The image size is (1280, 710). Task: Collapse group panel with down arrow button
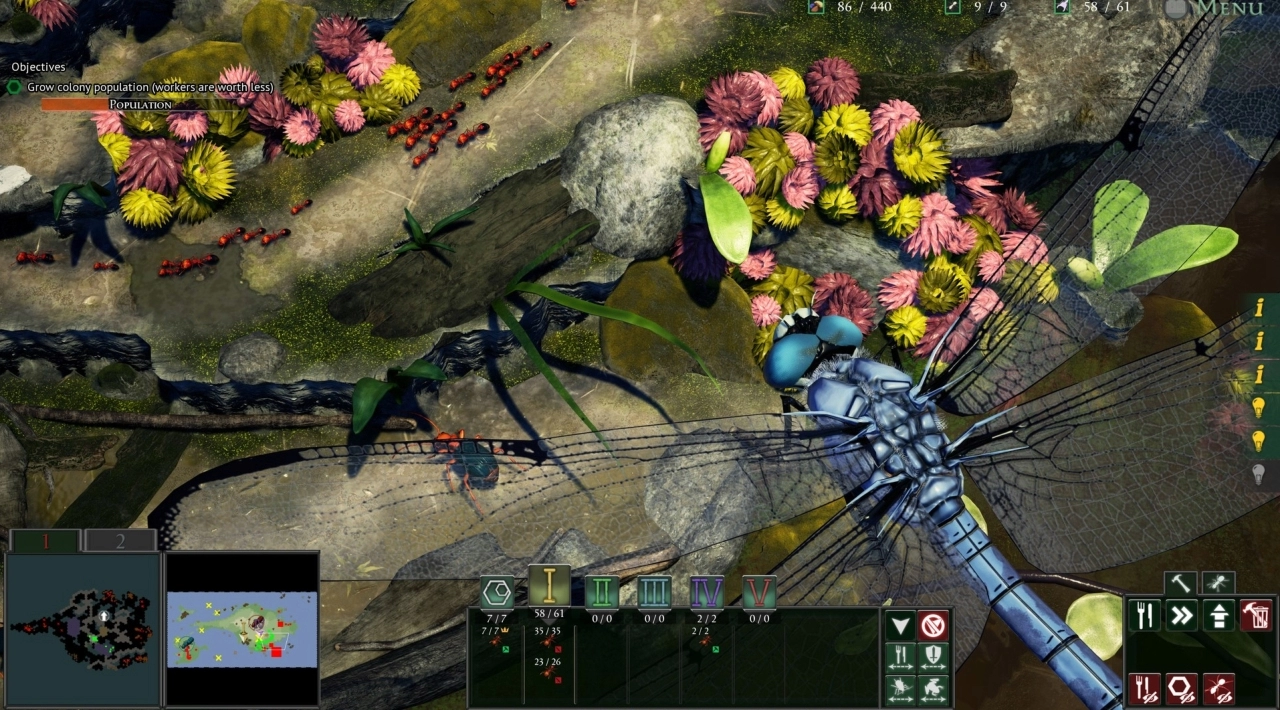901,626
